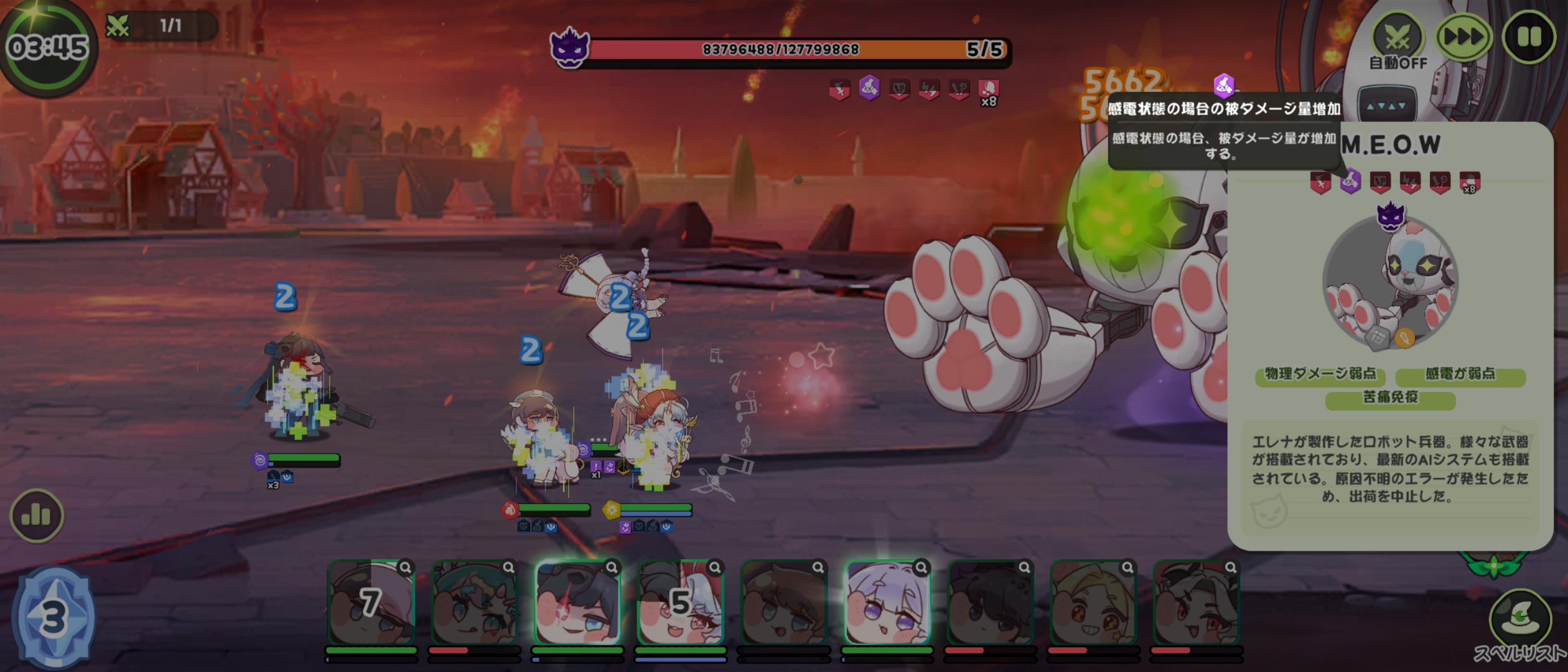The image size is (1568, 672).
Task: Select the x8 stacked debuff in M.E.O.W panel
Action: pos(1469,182)
